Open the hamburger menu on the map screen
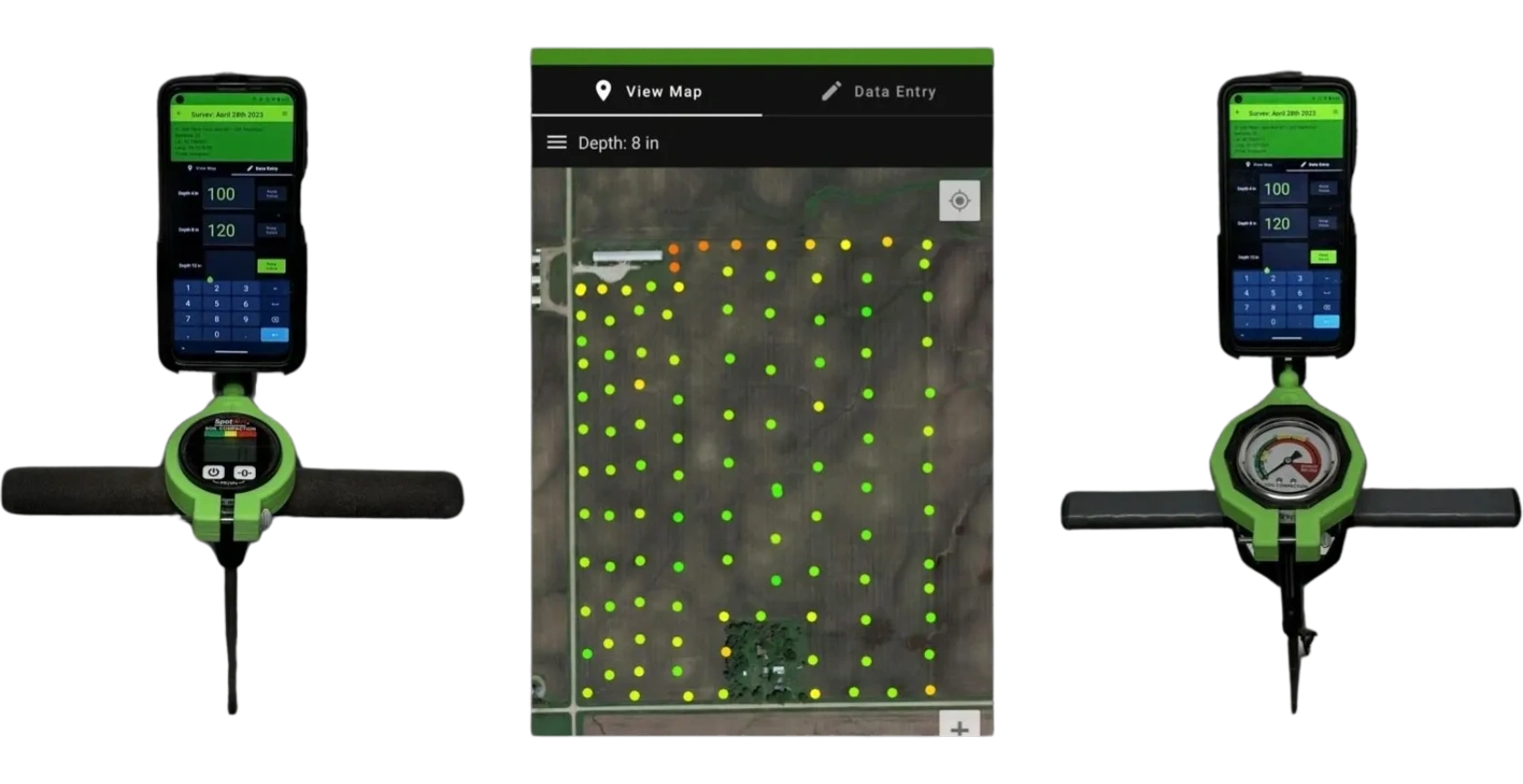The image size is (1523, 784). pos(556,142)
